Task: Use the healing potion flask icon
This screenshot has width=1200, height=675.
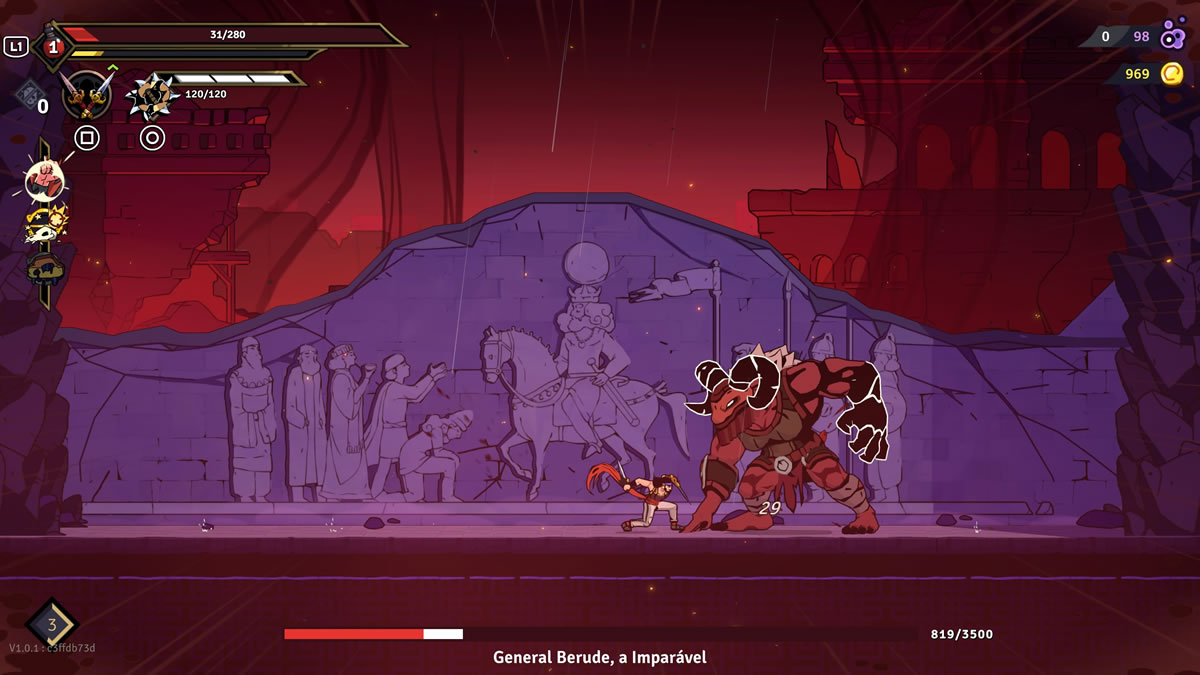Action: pos(53,45)
